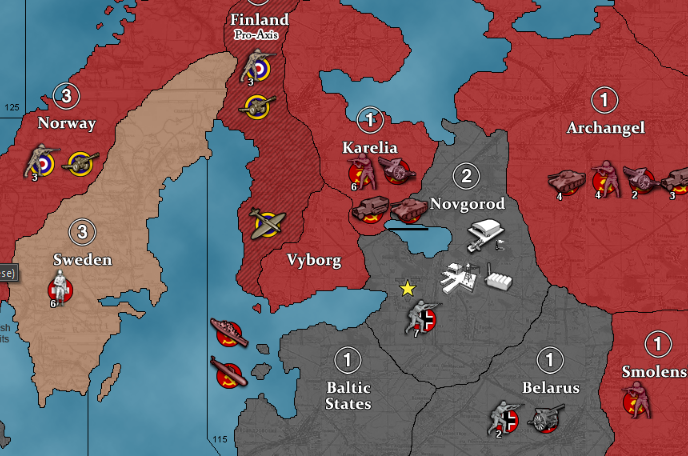Select the Swedish infantry stack in Sweden
Image resolution: width=688 pixels, height=456 pixels.
pos(62,291)
